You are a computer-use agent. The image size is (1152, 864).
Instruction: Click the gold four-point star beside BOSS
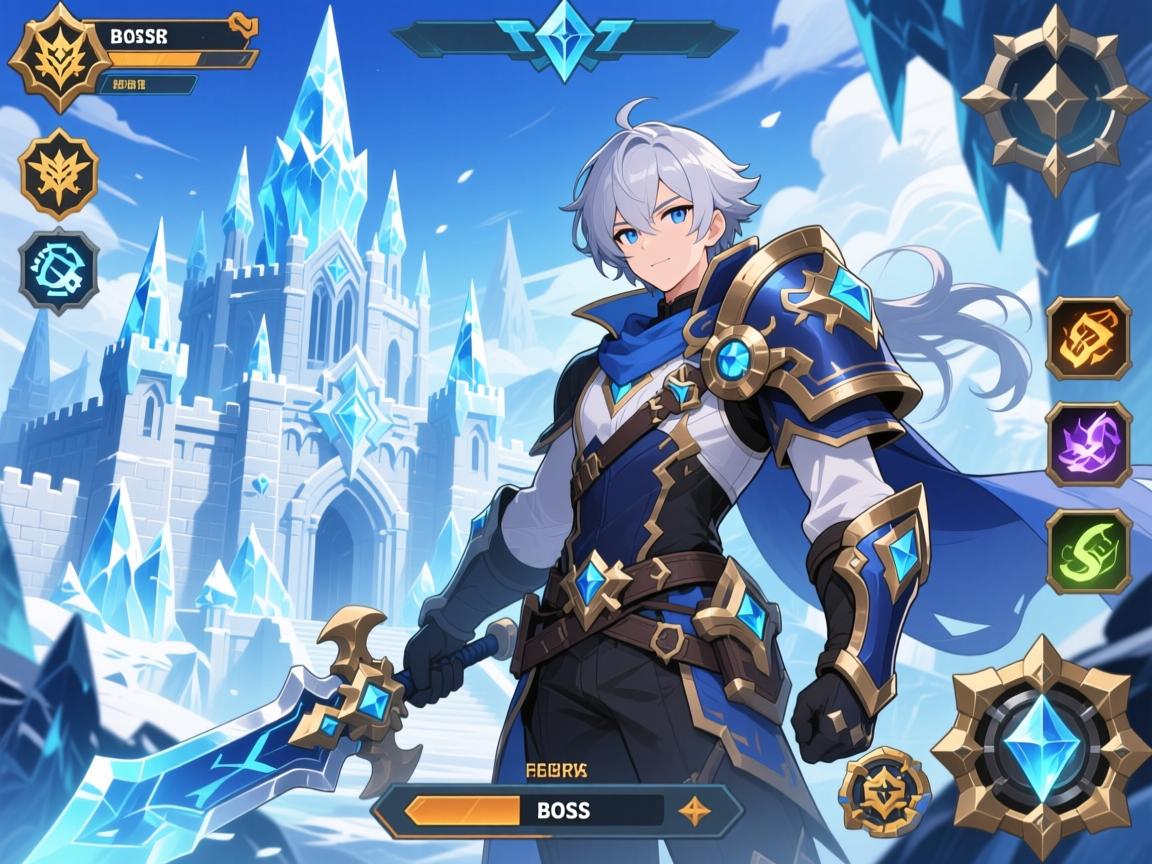pos(693,810)
